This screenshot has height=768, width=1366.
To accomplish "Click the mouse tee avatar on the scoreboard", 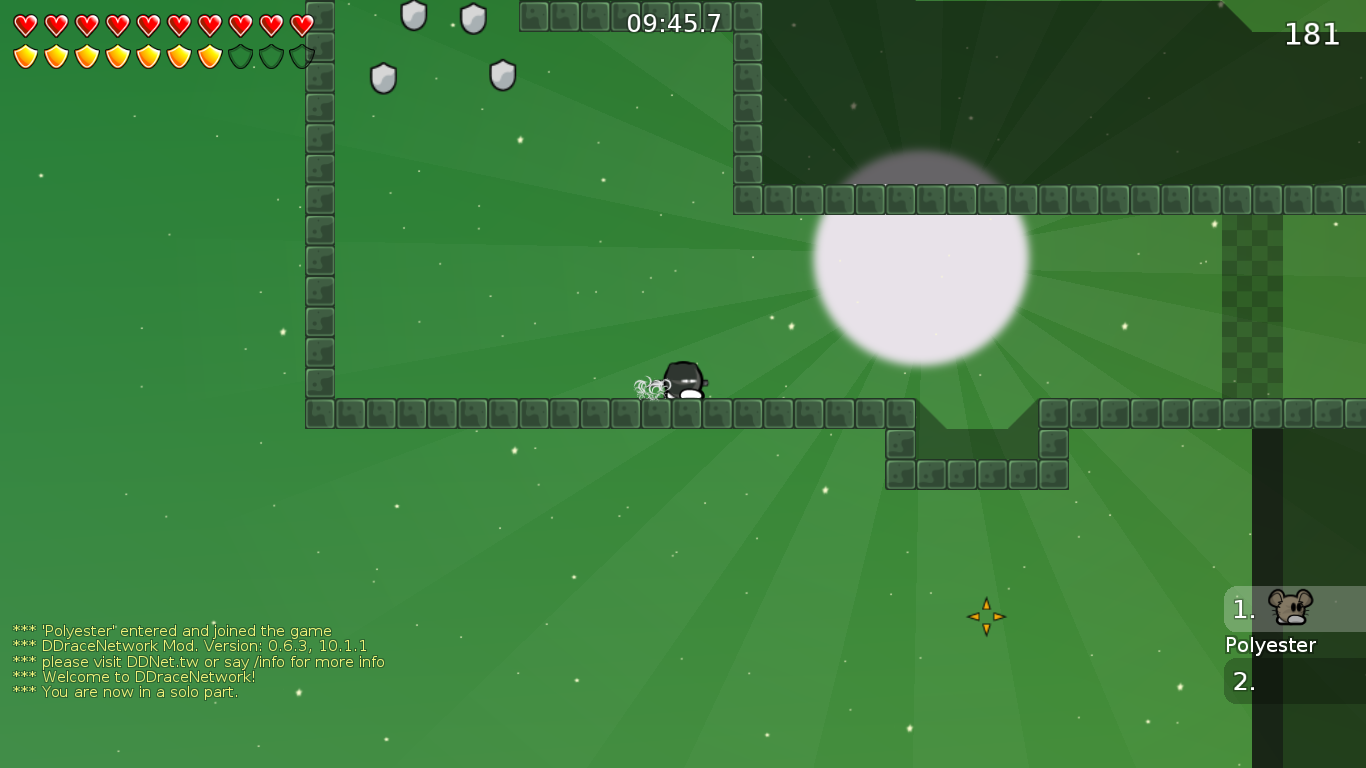I will 1288,607.
